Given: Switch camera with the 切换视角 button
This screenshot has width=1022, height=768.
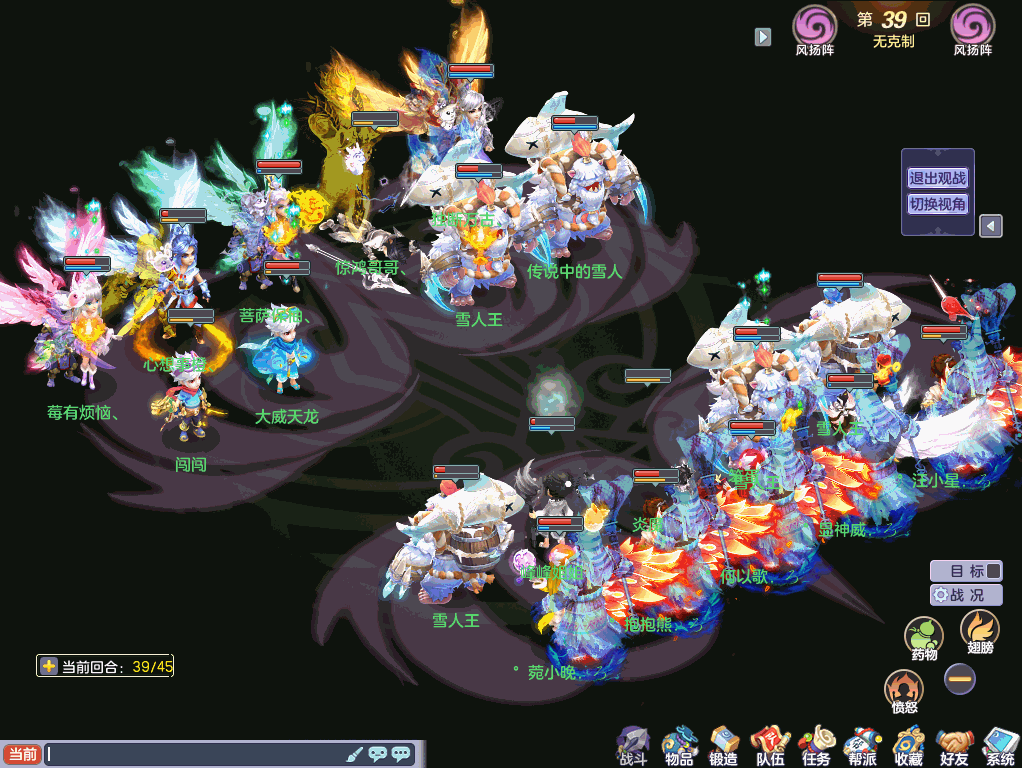Looking at the screenshot, I should (937, 204).
